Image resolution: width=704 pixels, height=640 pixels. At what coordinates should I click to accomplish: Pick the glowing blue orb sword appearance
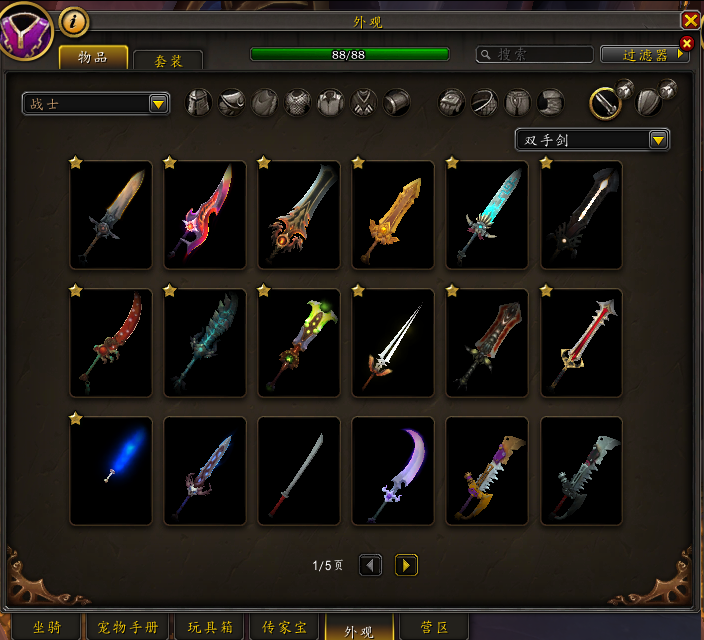(x=111, y=471)
